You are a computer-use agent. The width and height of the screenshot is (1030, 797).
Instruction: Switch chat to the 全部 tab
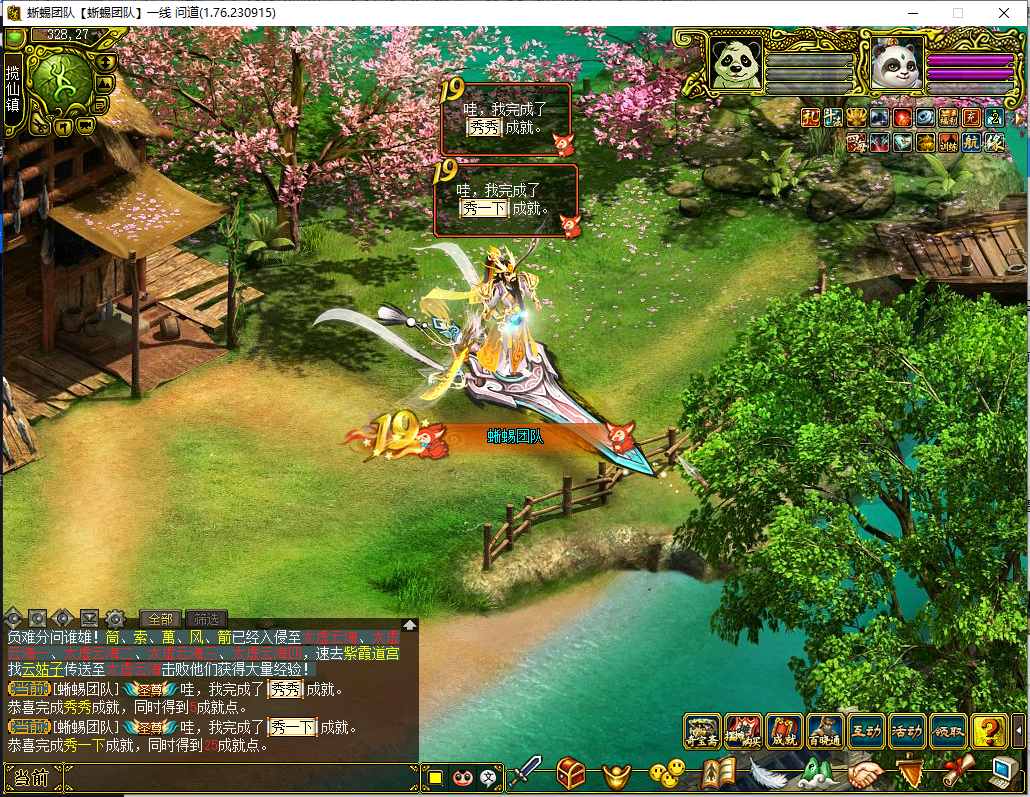pos(160,619)
